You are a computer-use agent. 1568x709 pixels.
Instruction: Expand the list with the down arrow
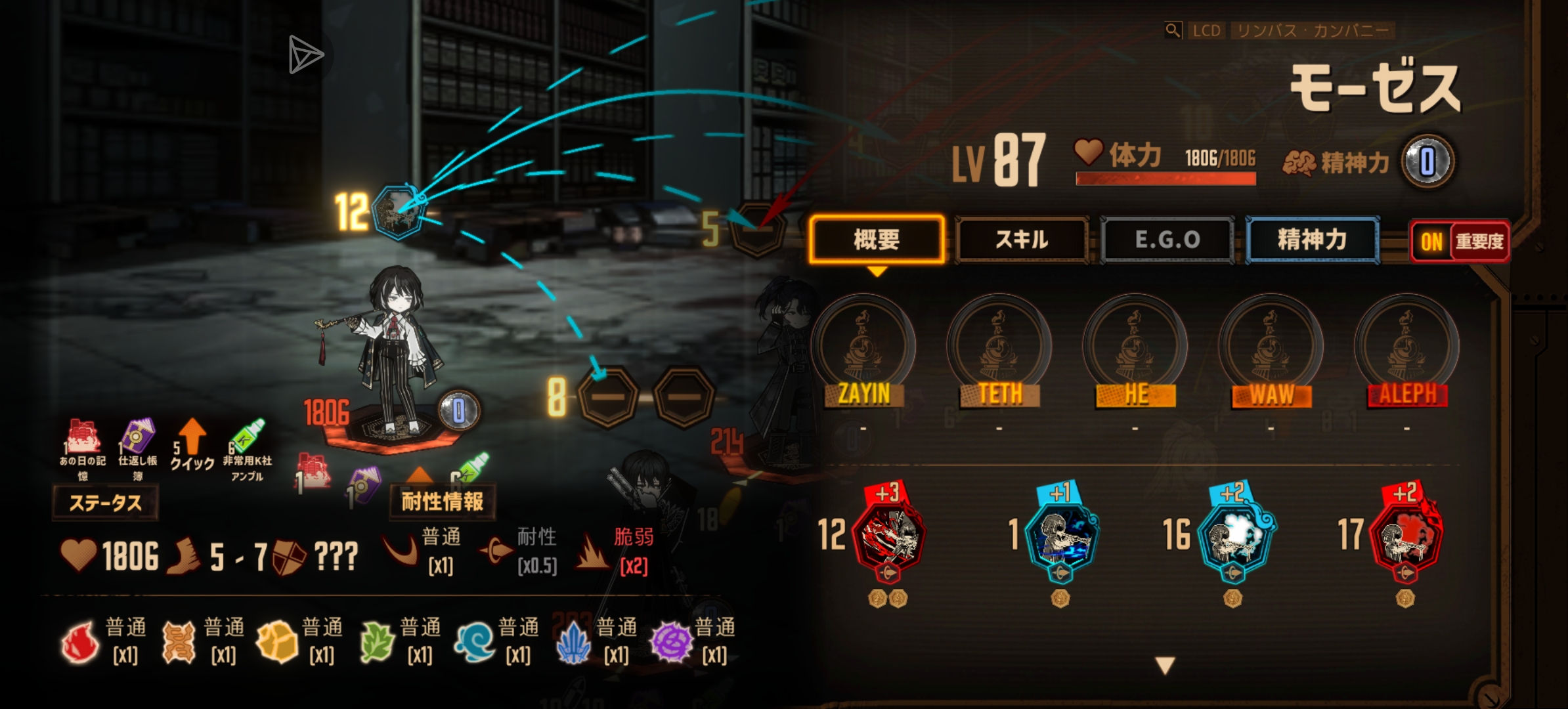pyautogui.click(x=1165, y=666)
